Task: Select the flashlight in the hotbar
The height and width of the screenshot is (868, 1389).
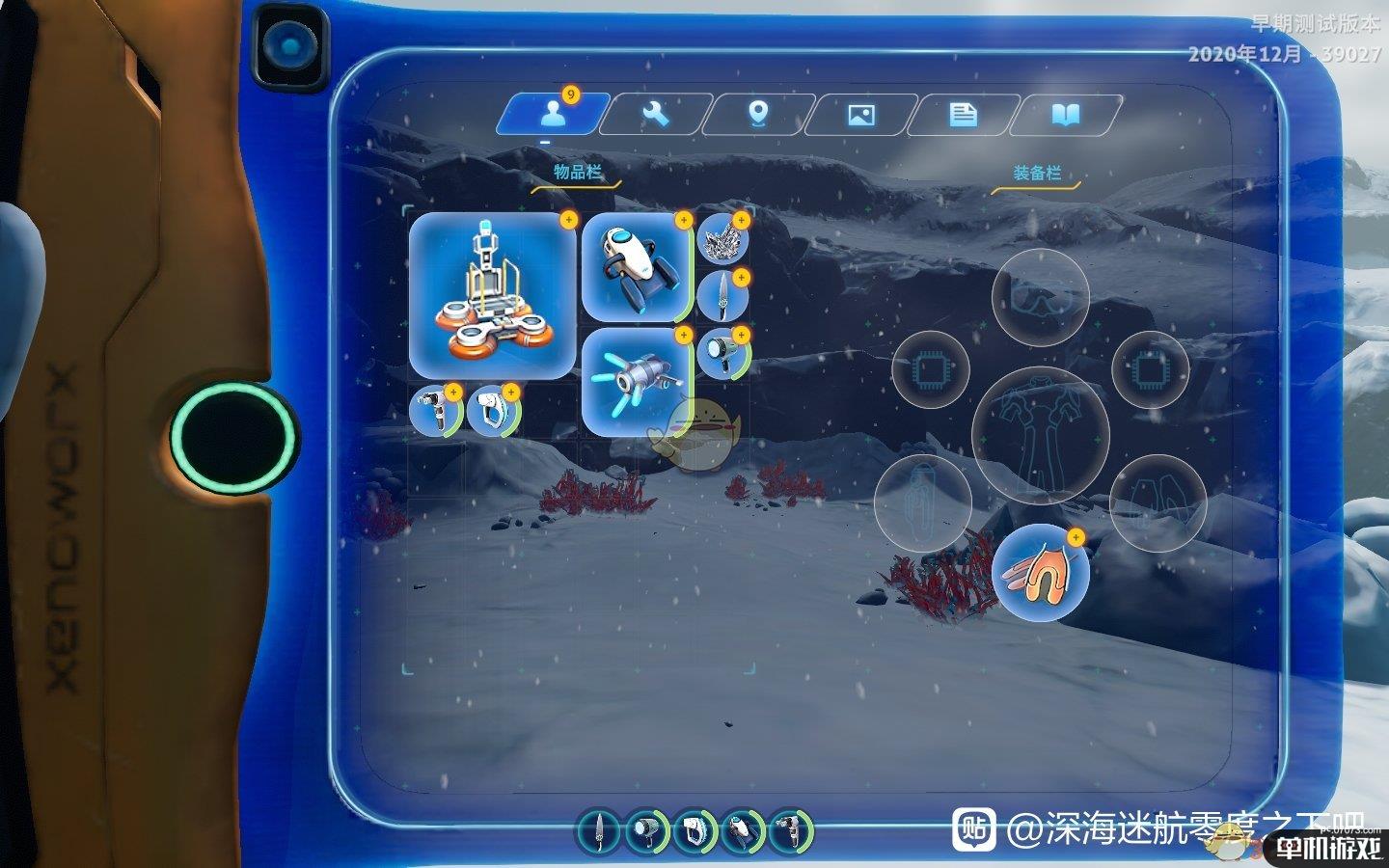Action: tap(647, 830)
